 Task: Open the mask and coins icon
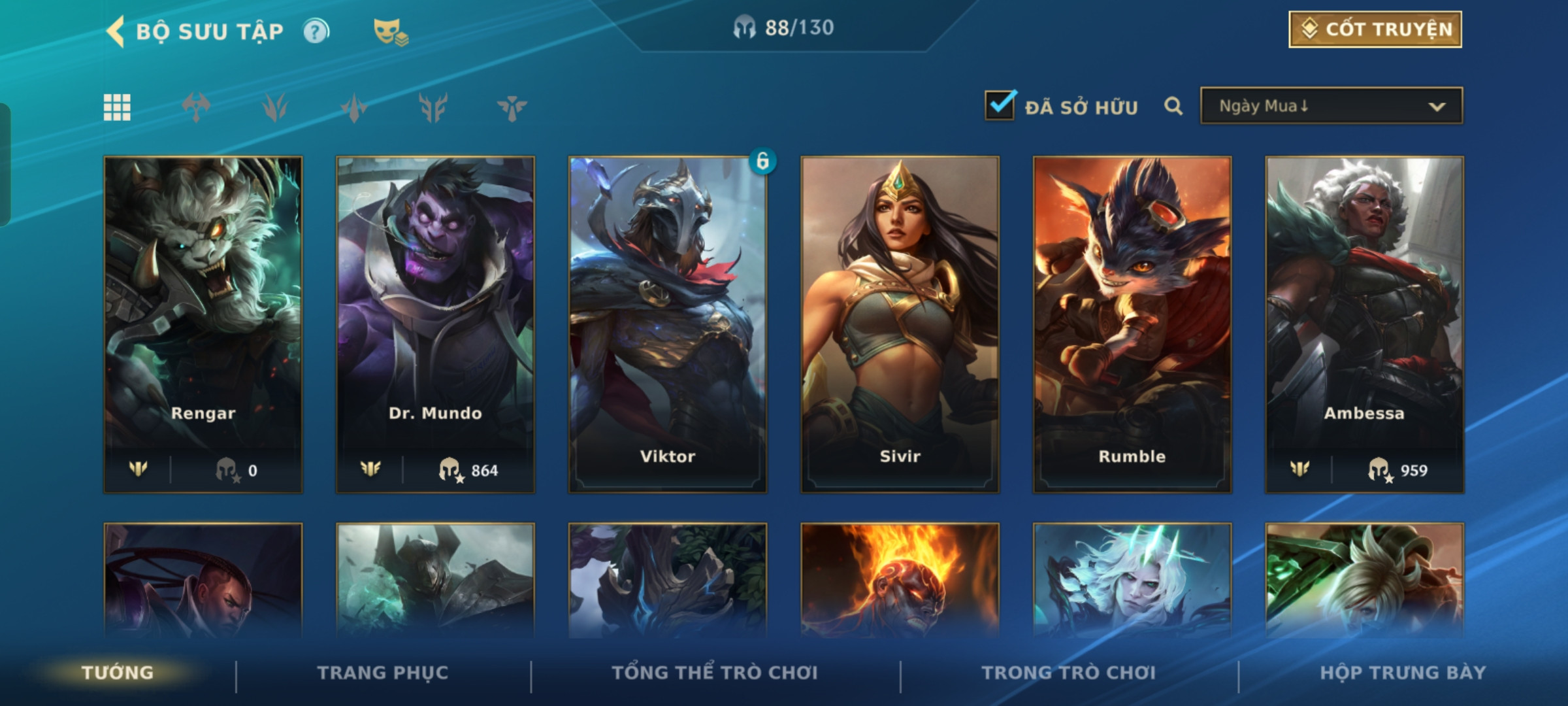tap(390, 31)
